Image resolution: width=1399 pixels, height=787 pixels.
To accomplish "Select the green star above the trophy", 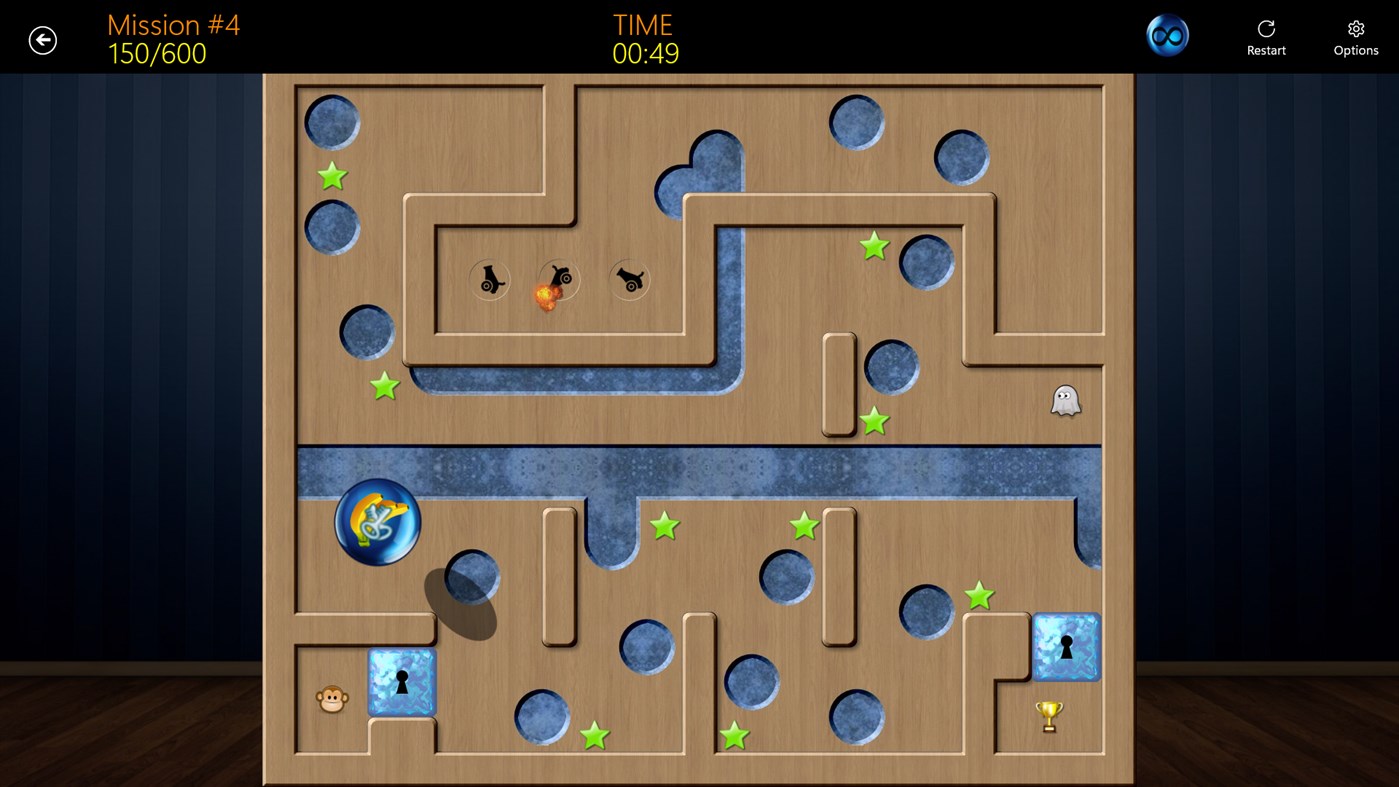I will [978, 594].
